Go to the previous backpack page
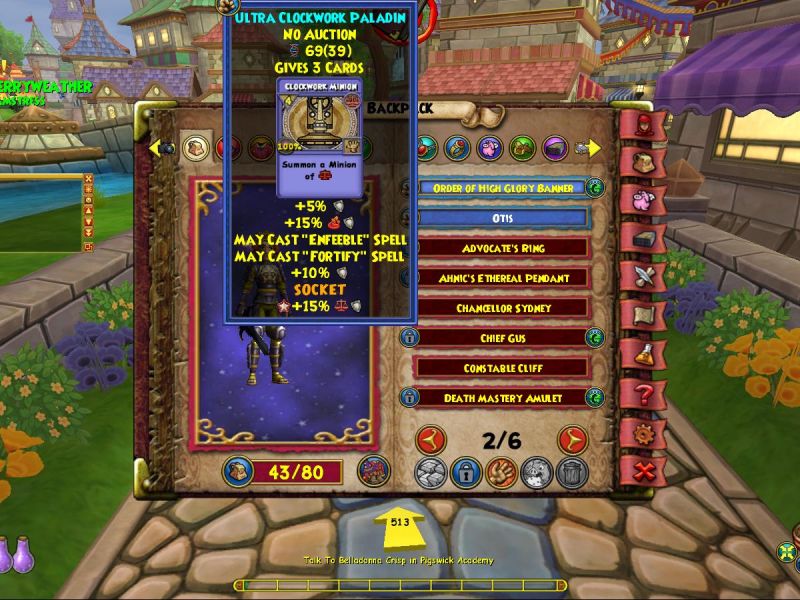 click(x=431, y=439)
